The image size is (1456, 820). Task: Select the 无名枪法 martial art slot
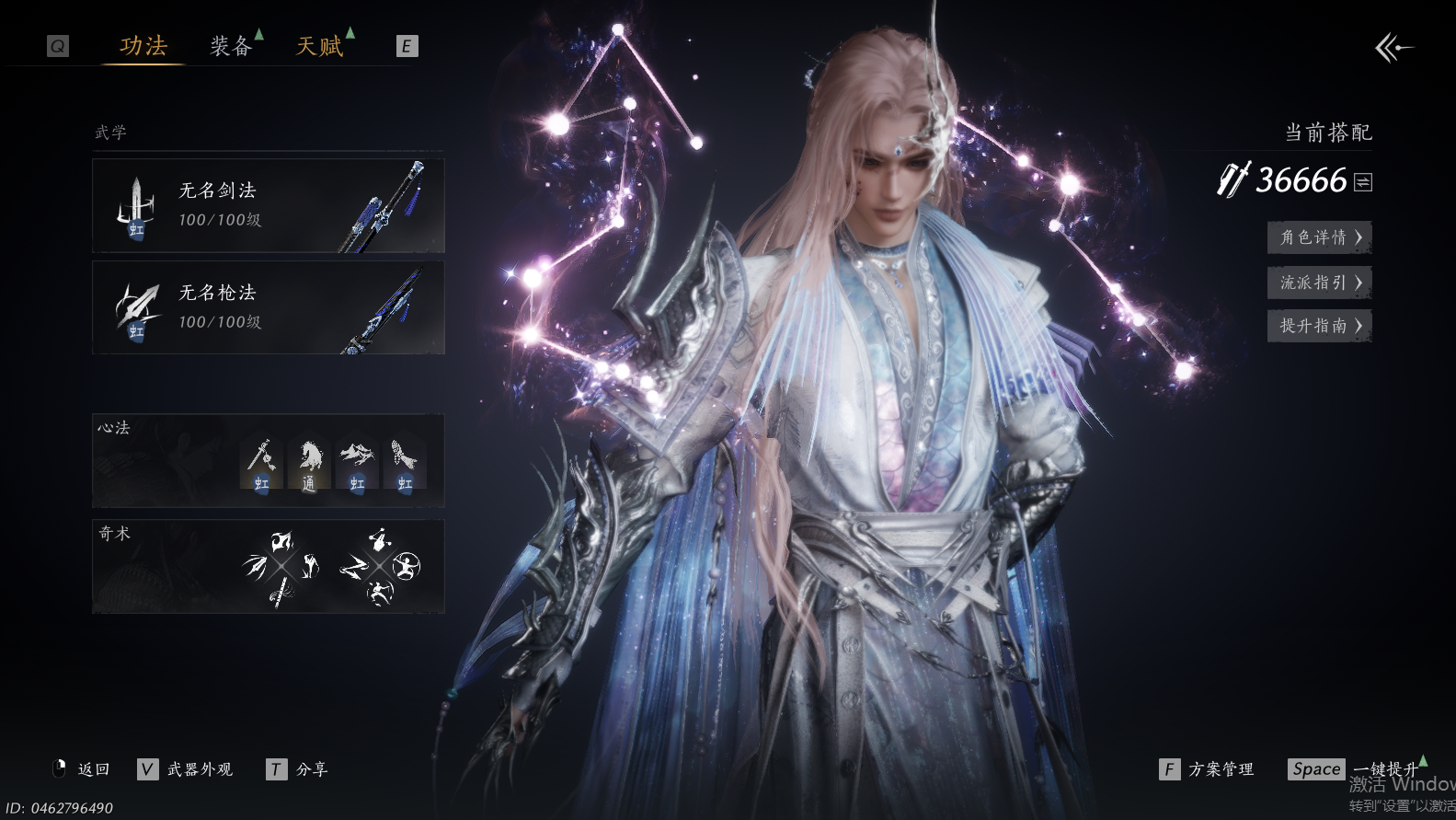point(268,307)
